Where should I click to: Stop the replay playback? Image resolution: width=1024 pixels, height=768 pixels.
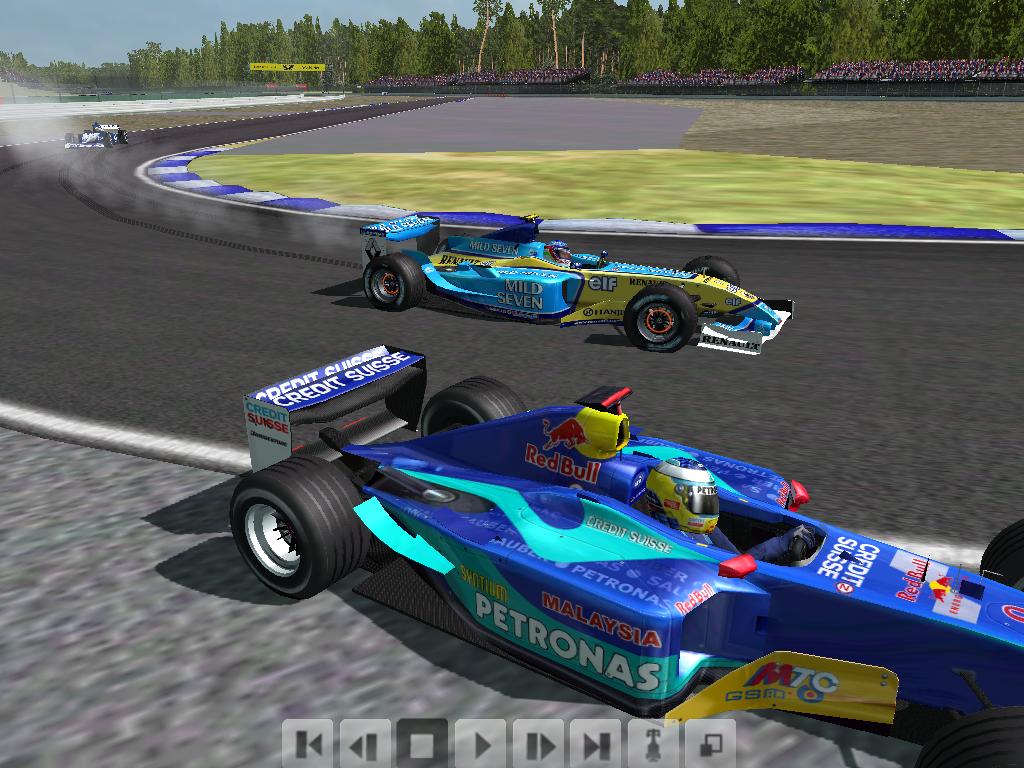click(x=422, y=744)
